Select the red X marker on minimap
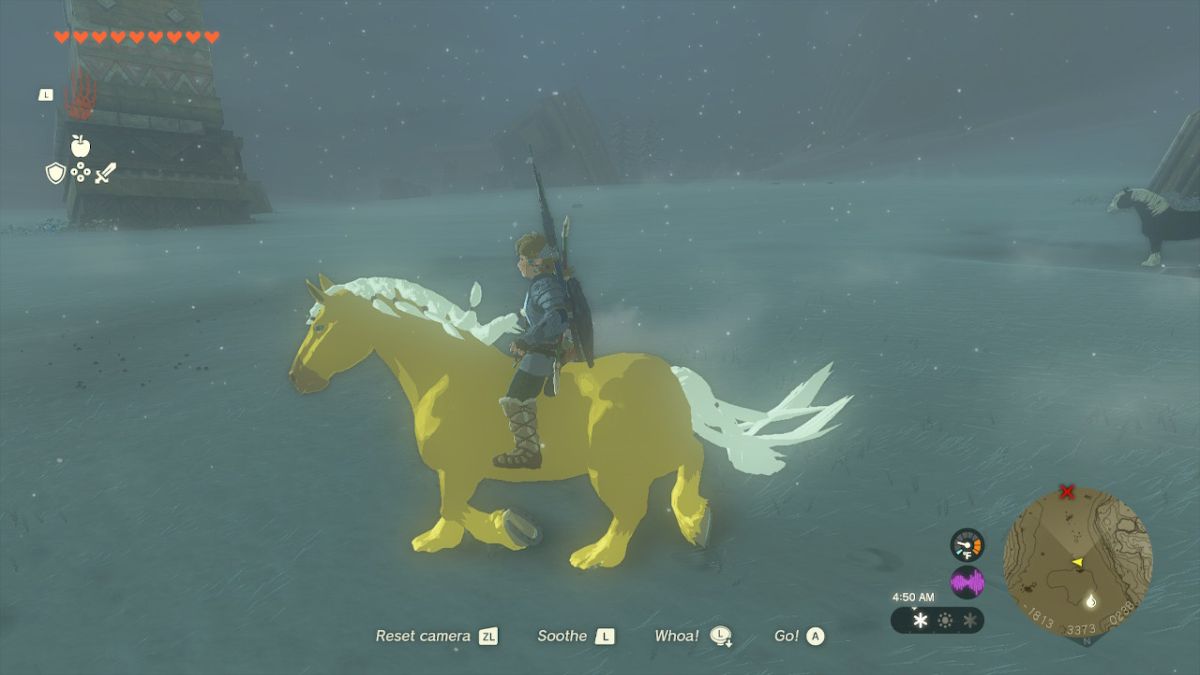This screenshot has height=675, width=1200. pyautogui.click(x=1067, y=492)
